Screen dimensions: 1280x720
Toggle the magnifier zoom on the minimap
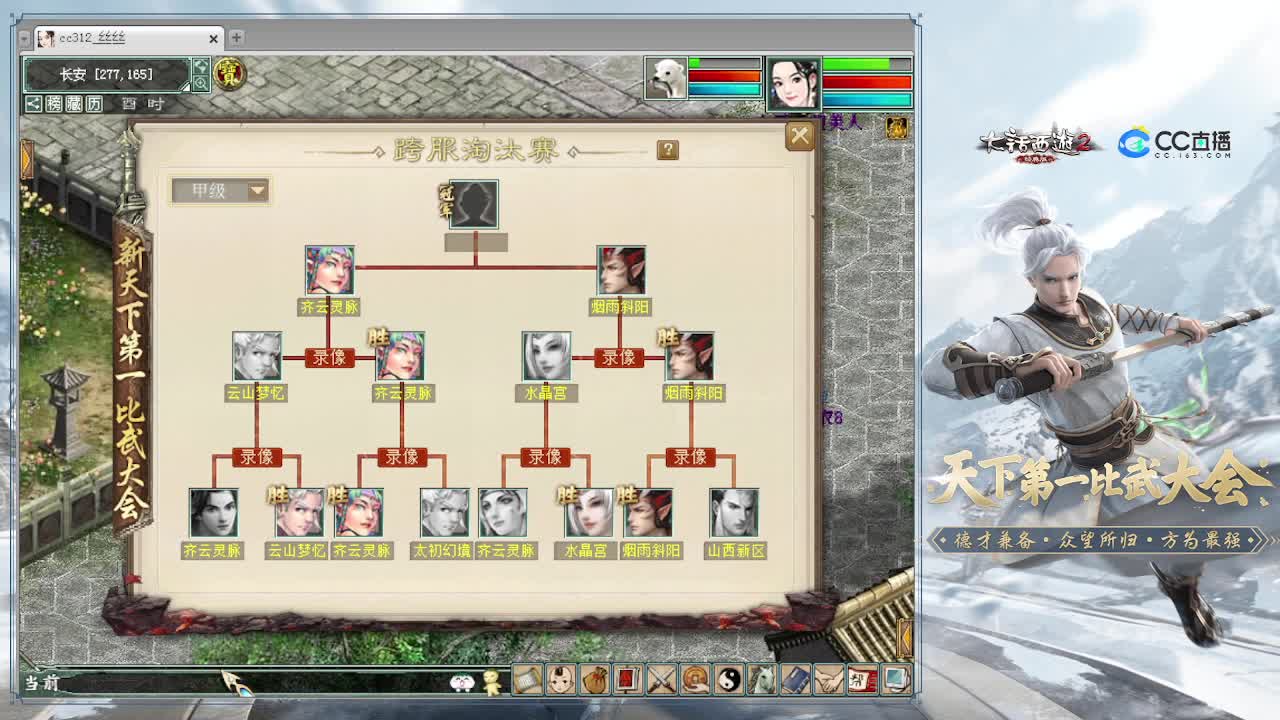pyautogui.click(x=199, y=82)
